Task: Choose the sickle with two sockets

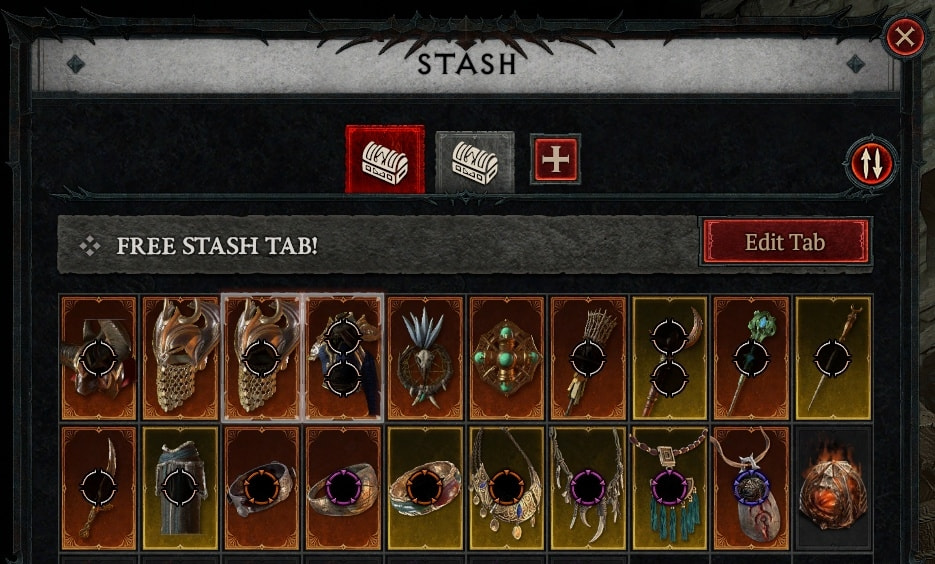Action: 670,357
